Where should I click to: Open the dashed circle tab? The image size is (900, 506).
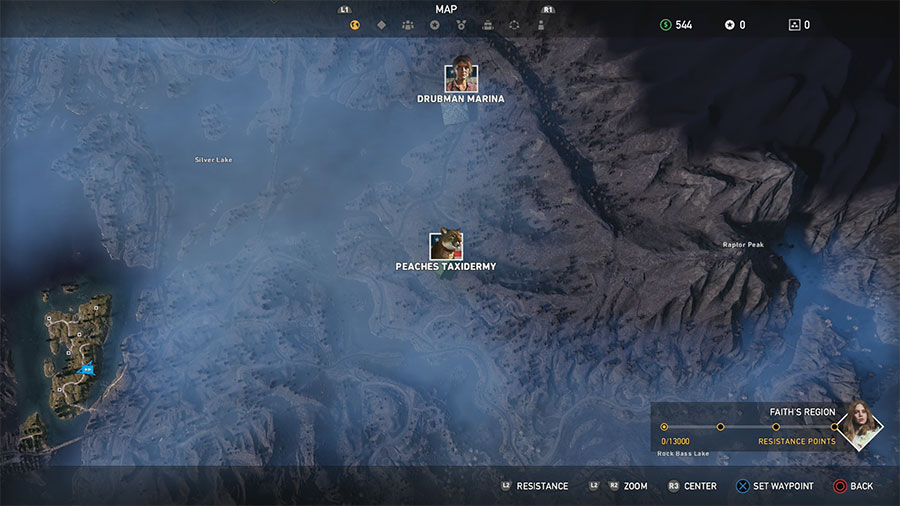(514, 25)
